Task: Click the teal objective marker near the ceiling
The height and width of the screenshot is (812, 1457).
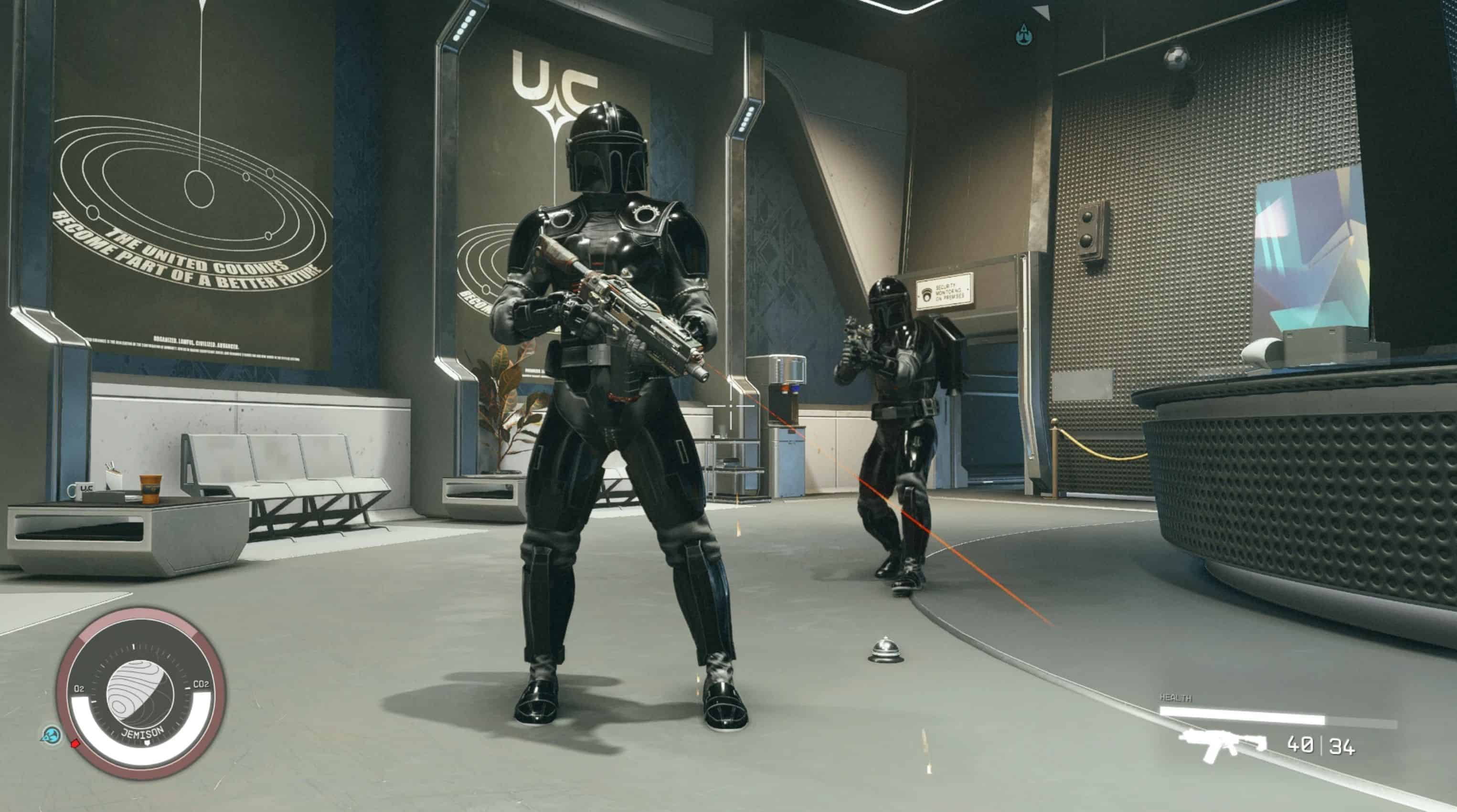Action: [1023, 35]
